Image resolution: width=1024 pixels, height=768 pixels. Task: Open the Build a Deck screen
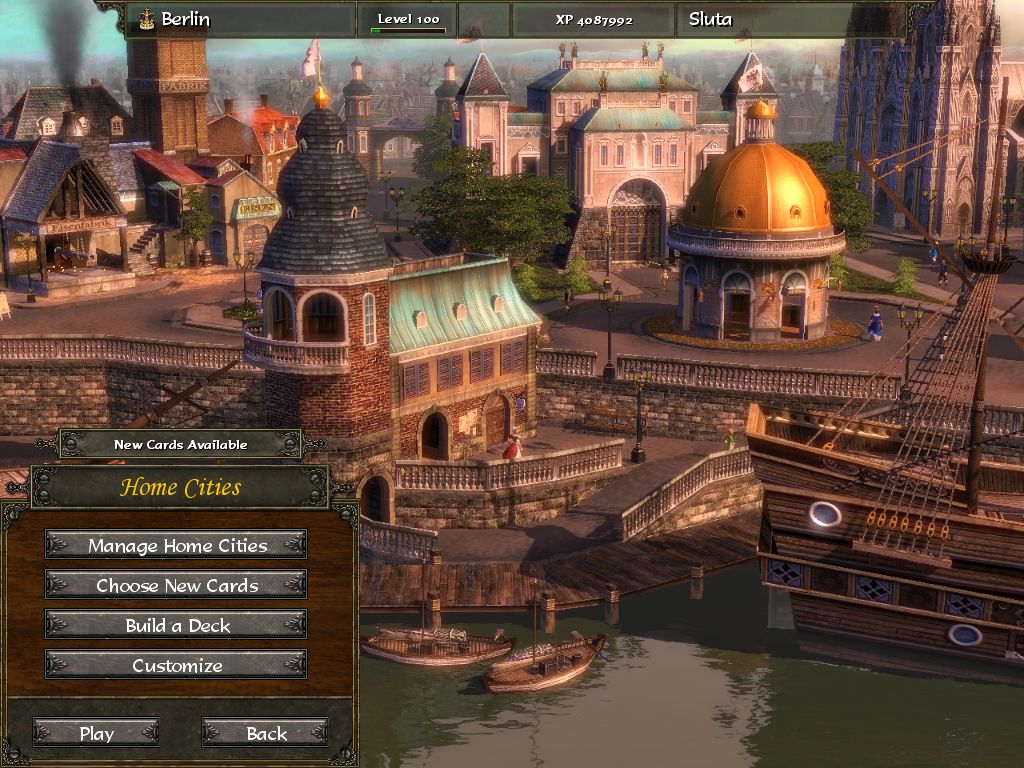(x=176, y=625)
